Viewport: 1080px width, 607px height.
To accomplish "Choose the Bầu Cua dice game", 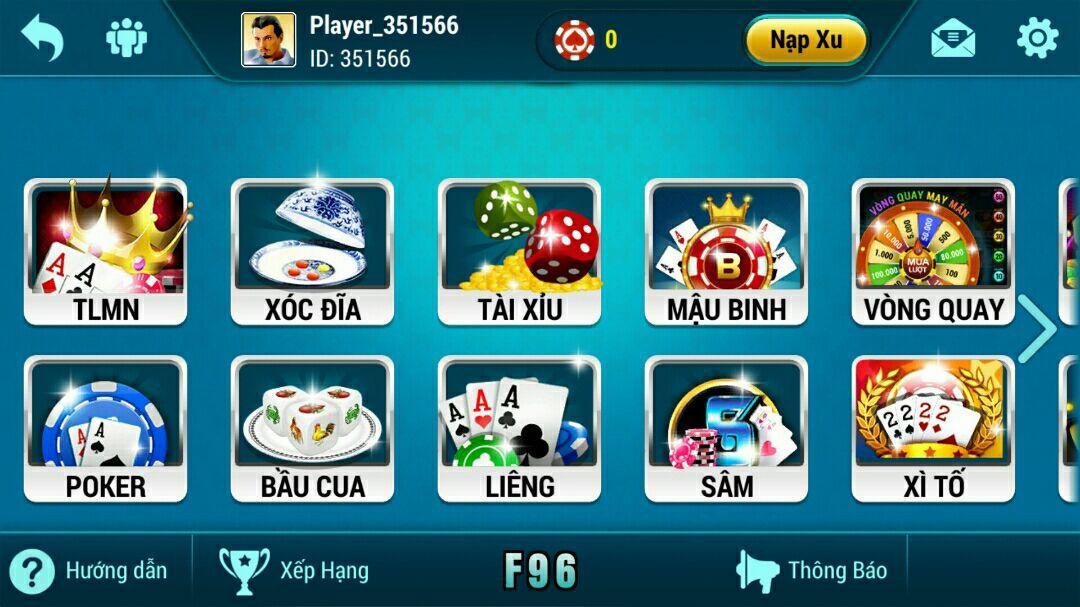I will (312, 428).
